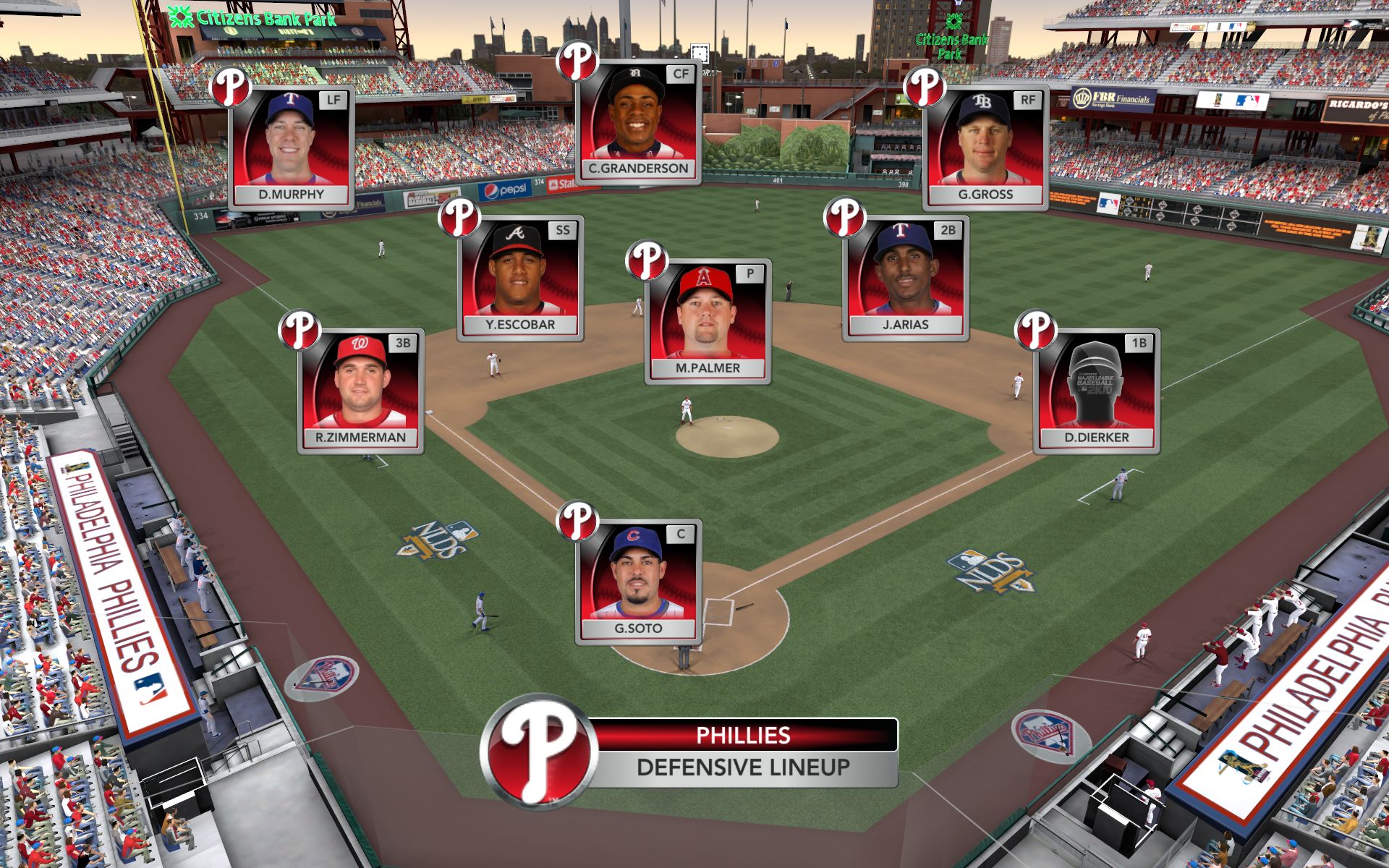Image resolution: width=1389 pixels, height=868 pixels.
Task: Click the Phillies Defensive Lineup banner
Action: 742,752
